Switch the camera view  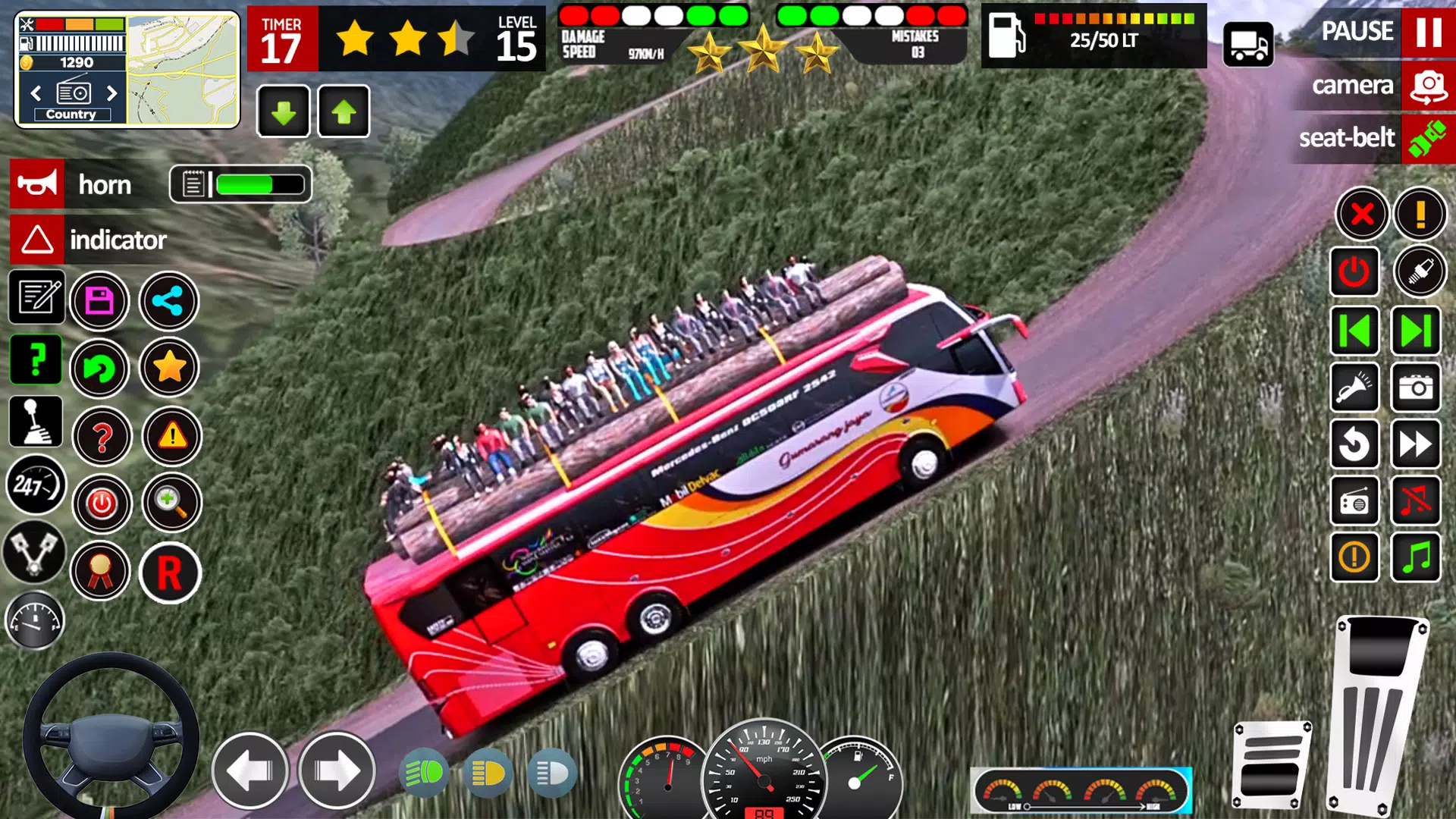click(1428, 86)
